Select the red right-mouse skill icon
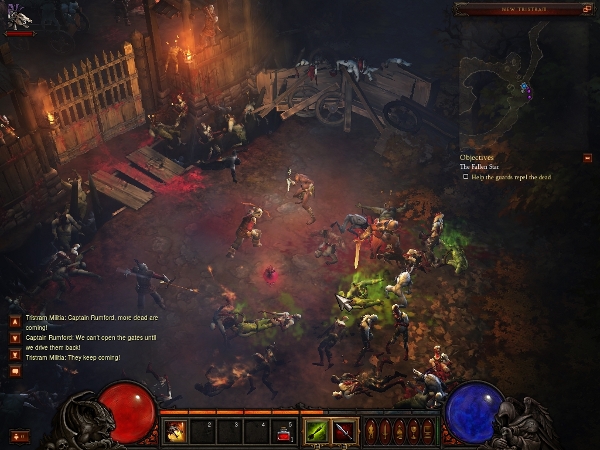600x450 pixels. coord(344,431)
